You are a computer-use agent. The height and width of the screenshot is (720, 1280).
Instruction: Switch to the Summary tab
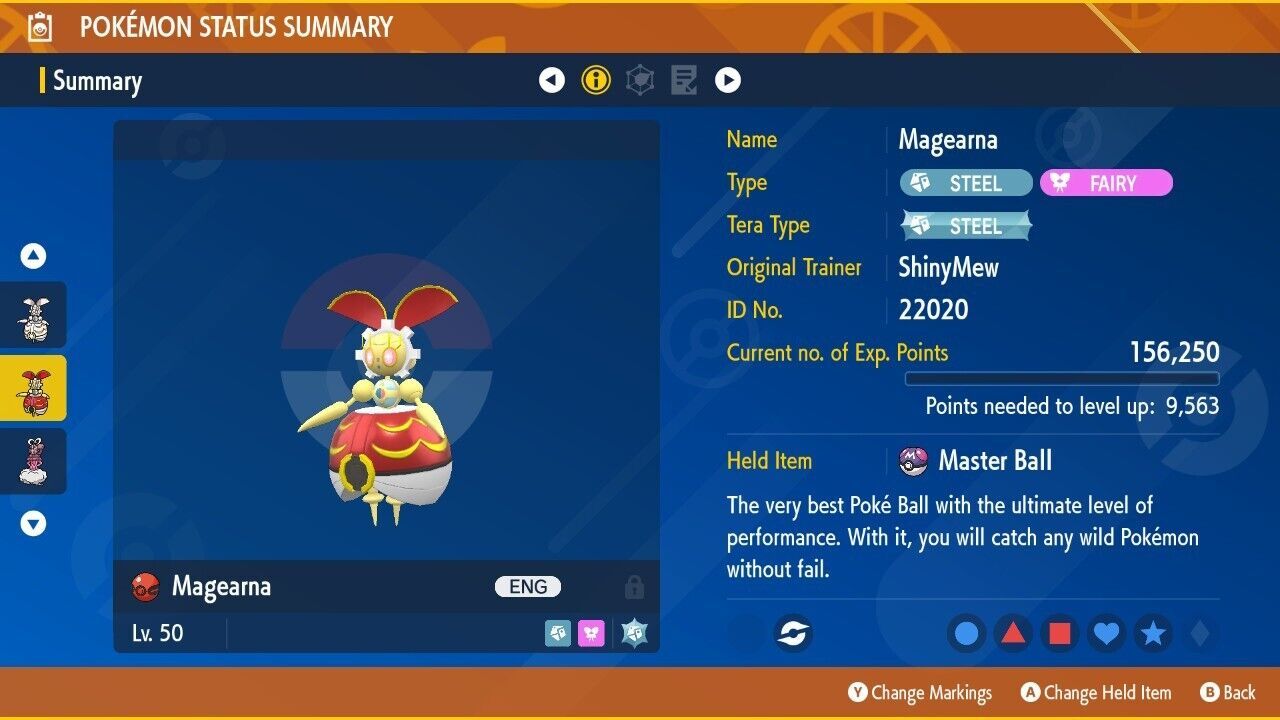[97, 81]
